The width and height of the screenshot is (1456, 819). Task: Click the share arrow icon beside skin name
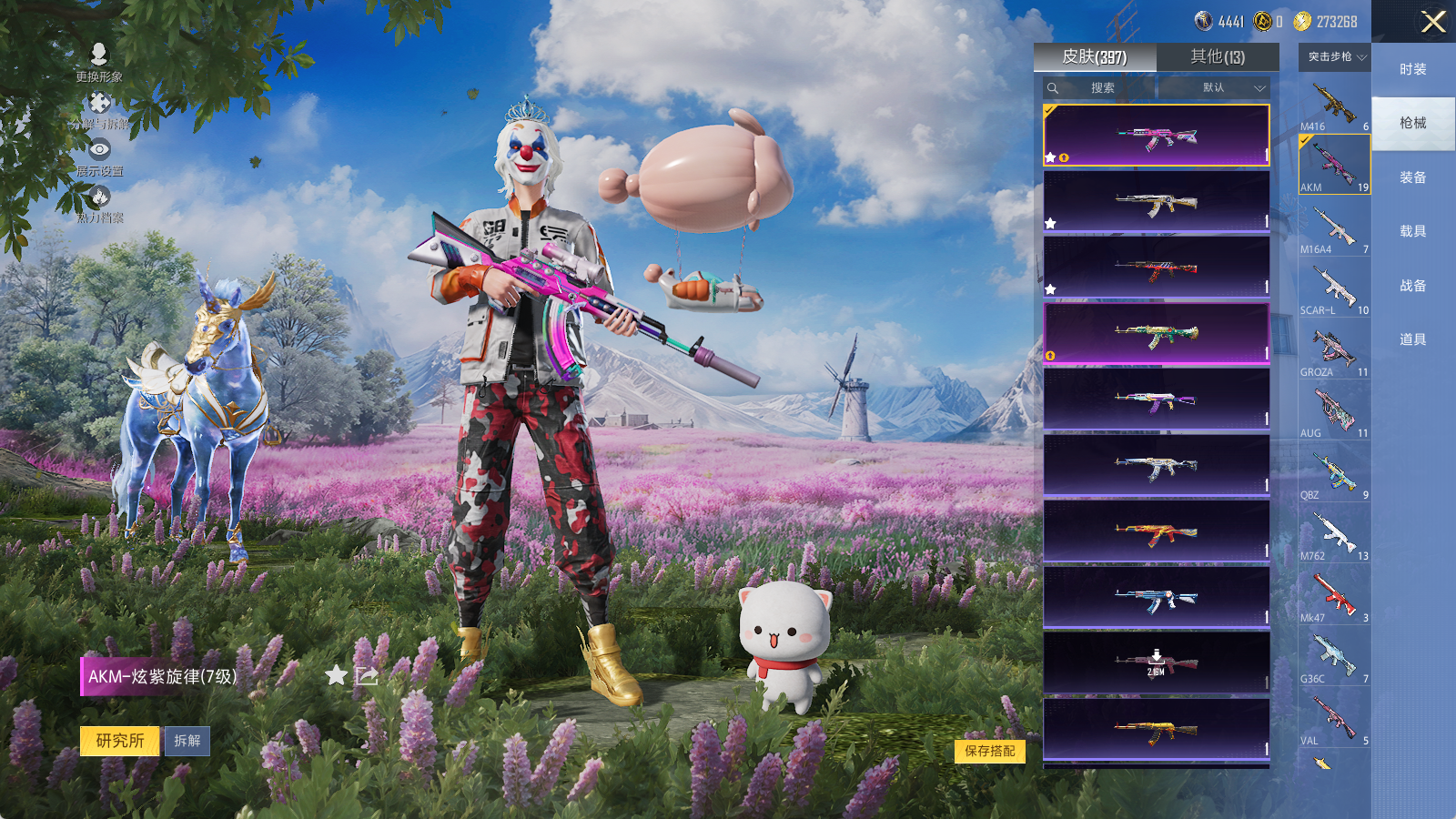(x=367, y=675)
